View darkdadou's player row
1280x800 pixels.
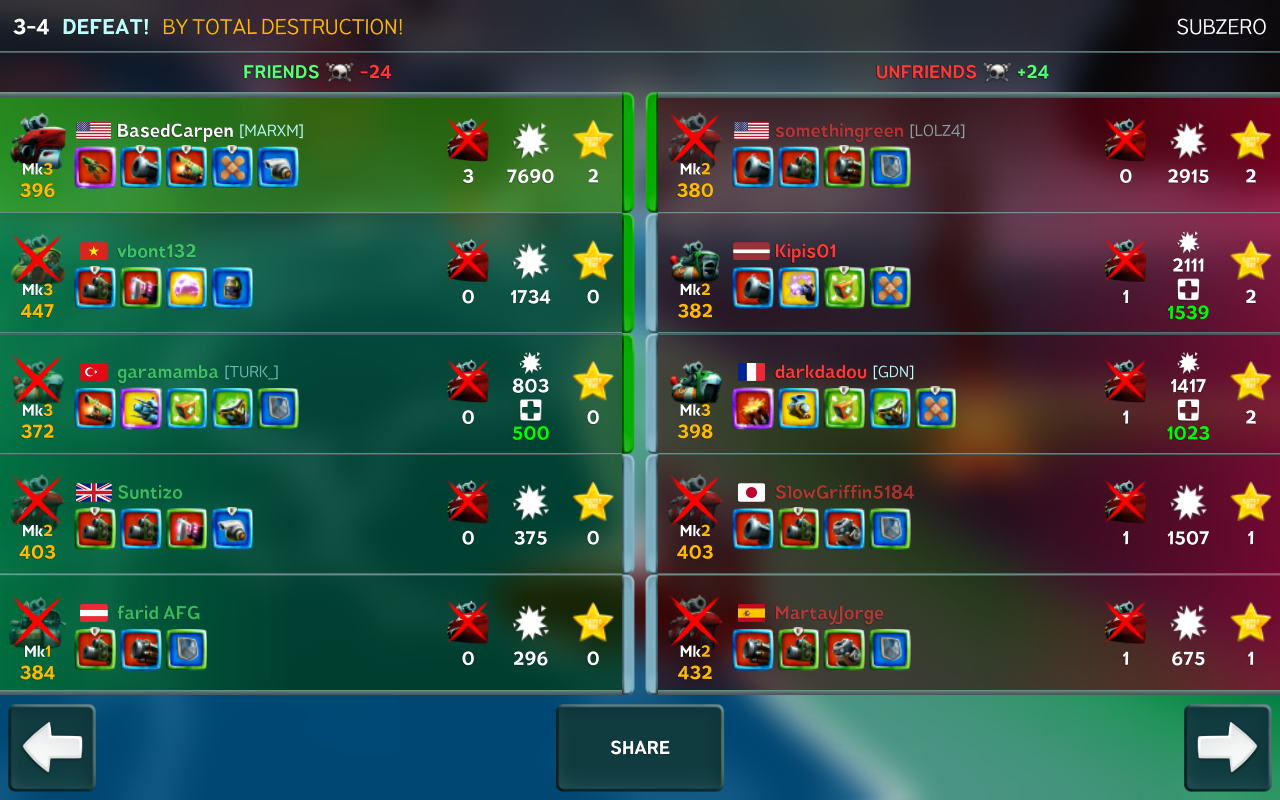[x=965, y=394]
